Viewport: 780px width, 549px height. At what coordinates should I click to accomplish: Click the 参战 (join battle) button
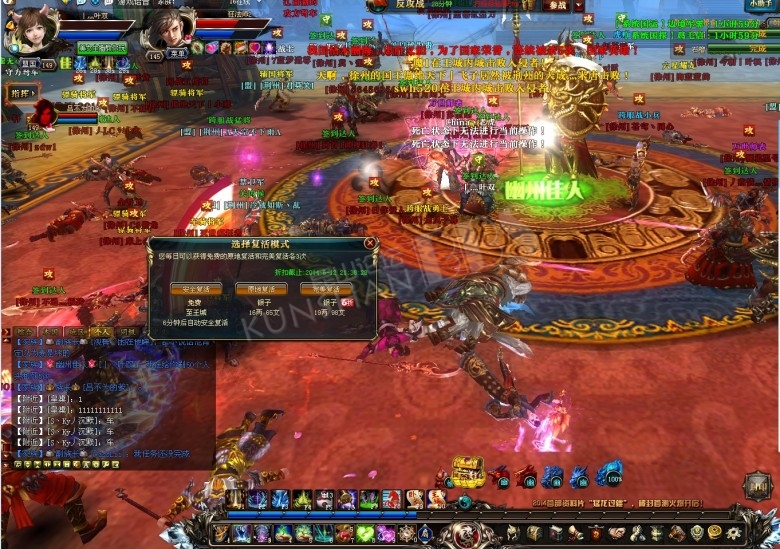(x=556, y=5)
